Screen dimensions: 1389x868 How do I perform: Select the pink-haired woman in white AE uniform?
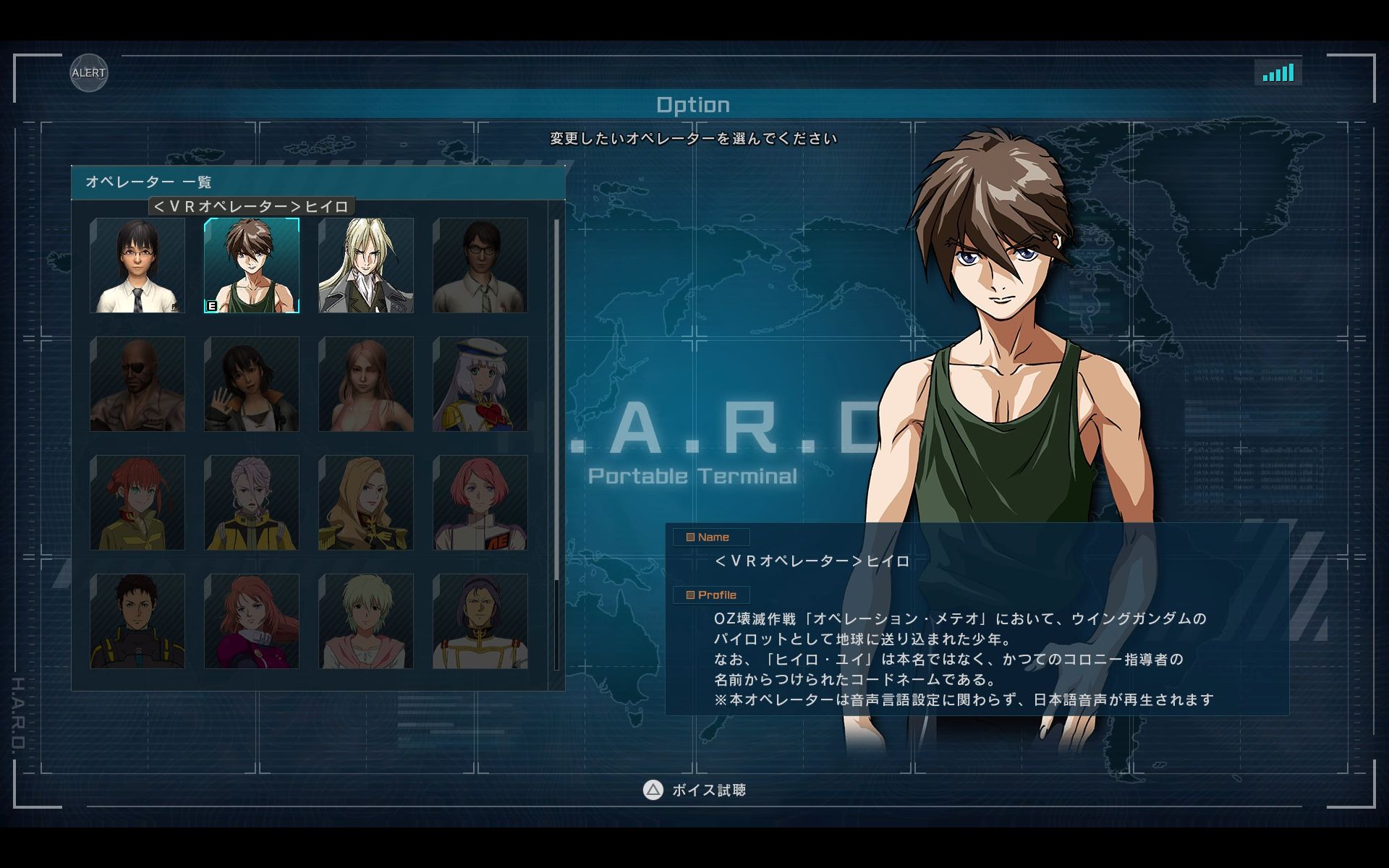point(480,503)
